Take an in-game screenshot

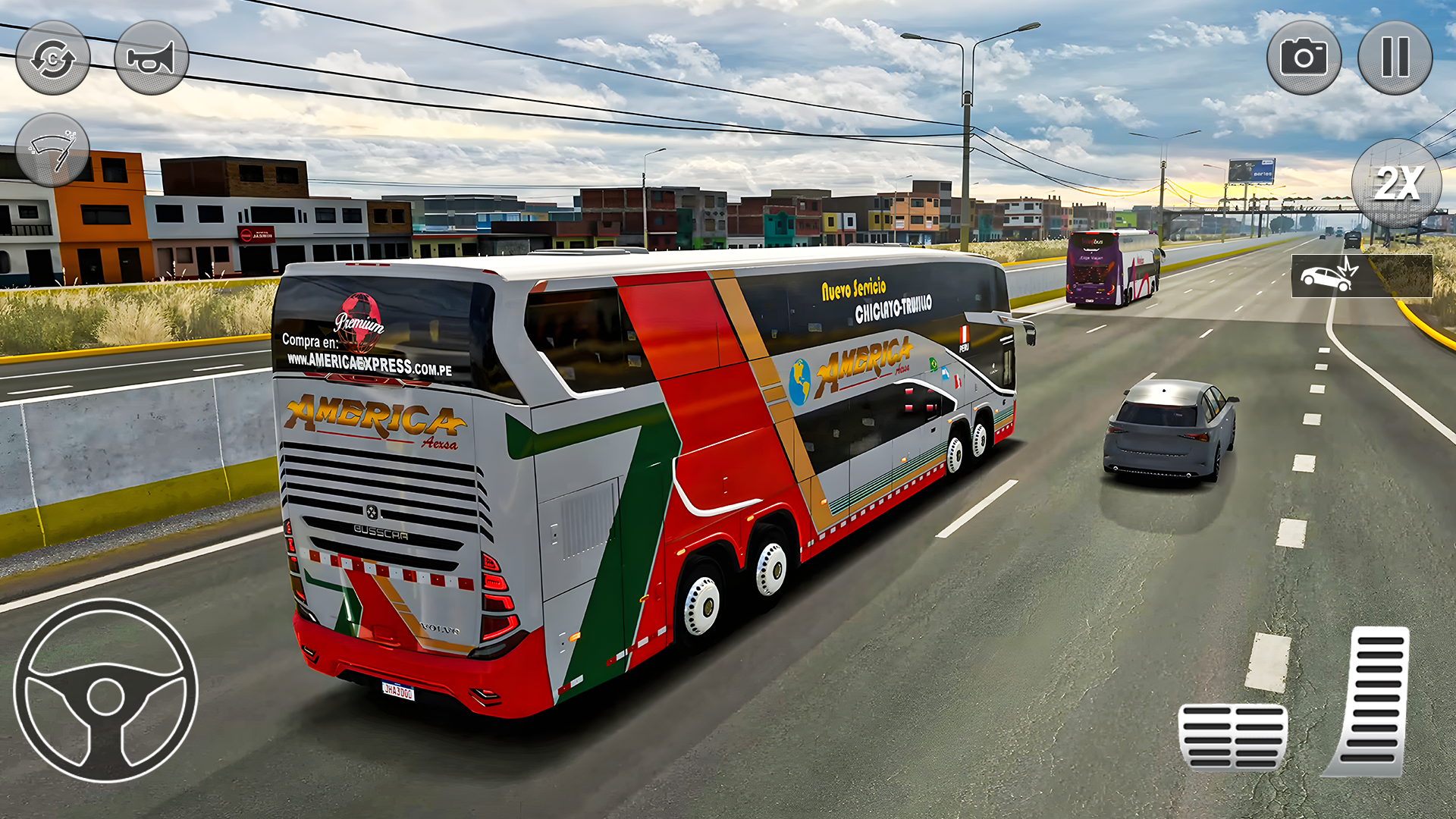point(1306,57)
